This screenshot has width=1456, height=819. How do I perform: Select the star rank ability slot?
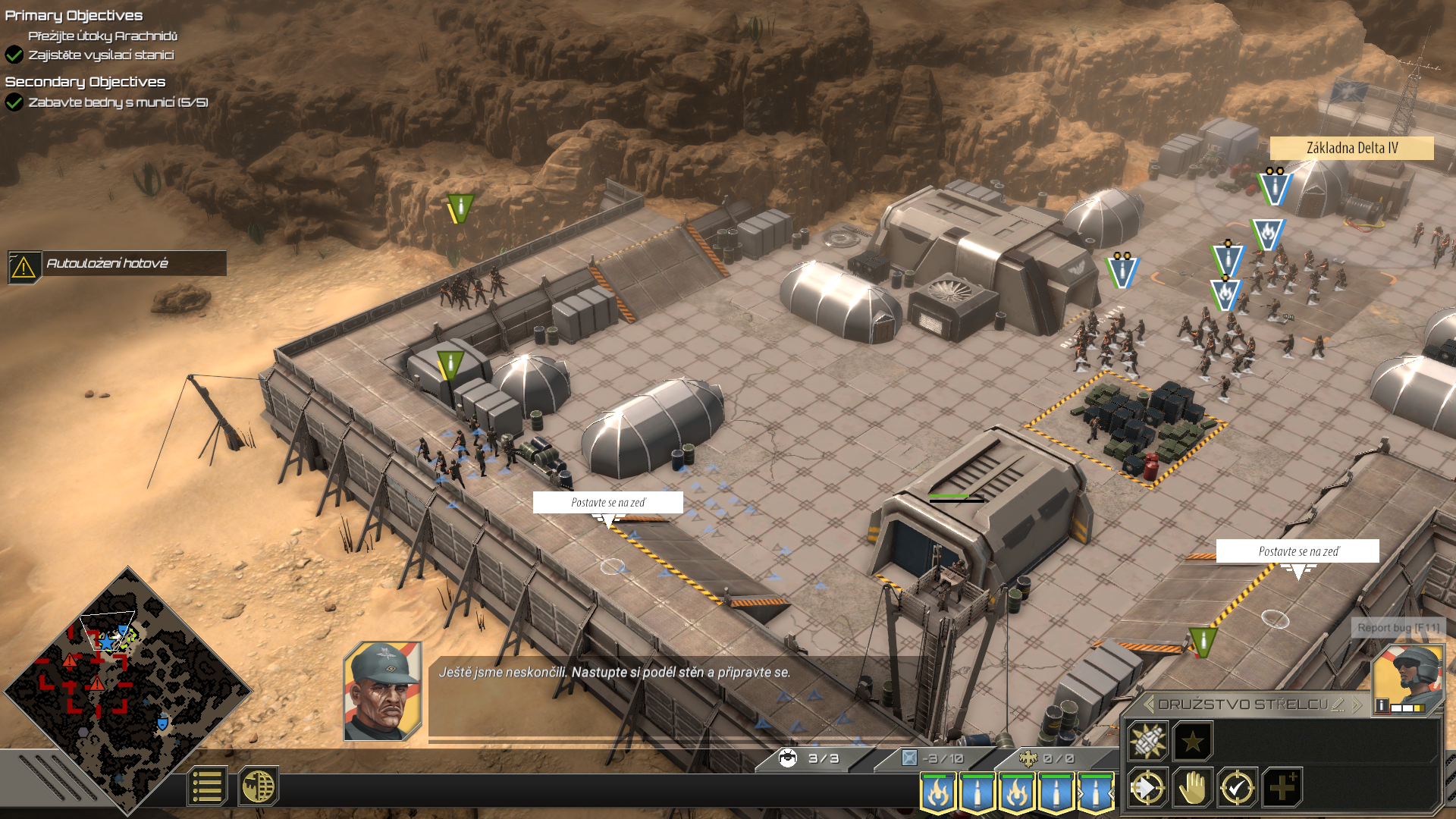[1192, 741]
